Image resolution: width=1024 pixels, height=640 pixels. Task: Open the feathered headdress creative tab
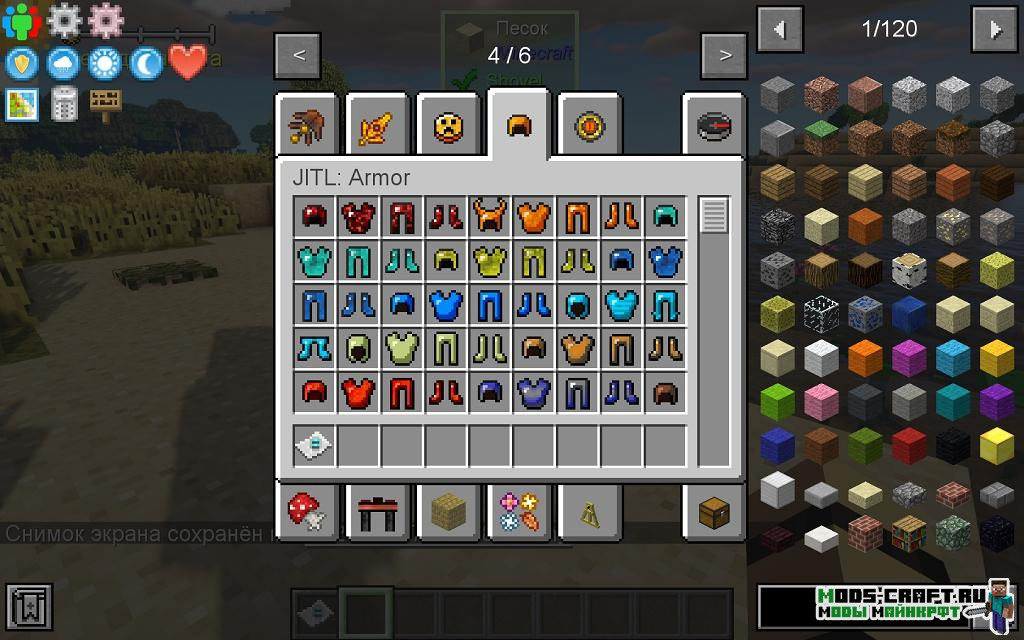pyautogui.click(x=304, y=126)
